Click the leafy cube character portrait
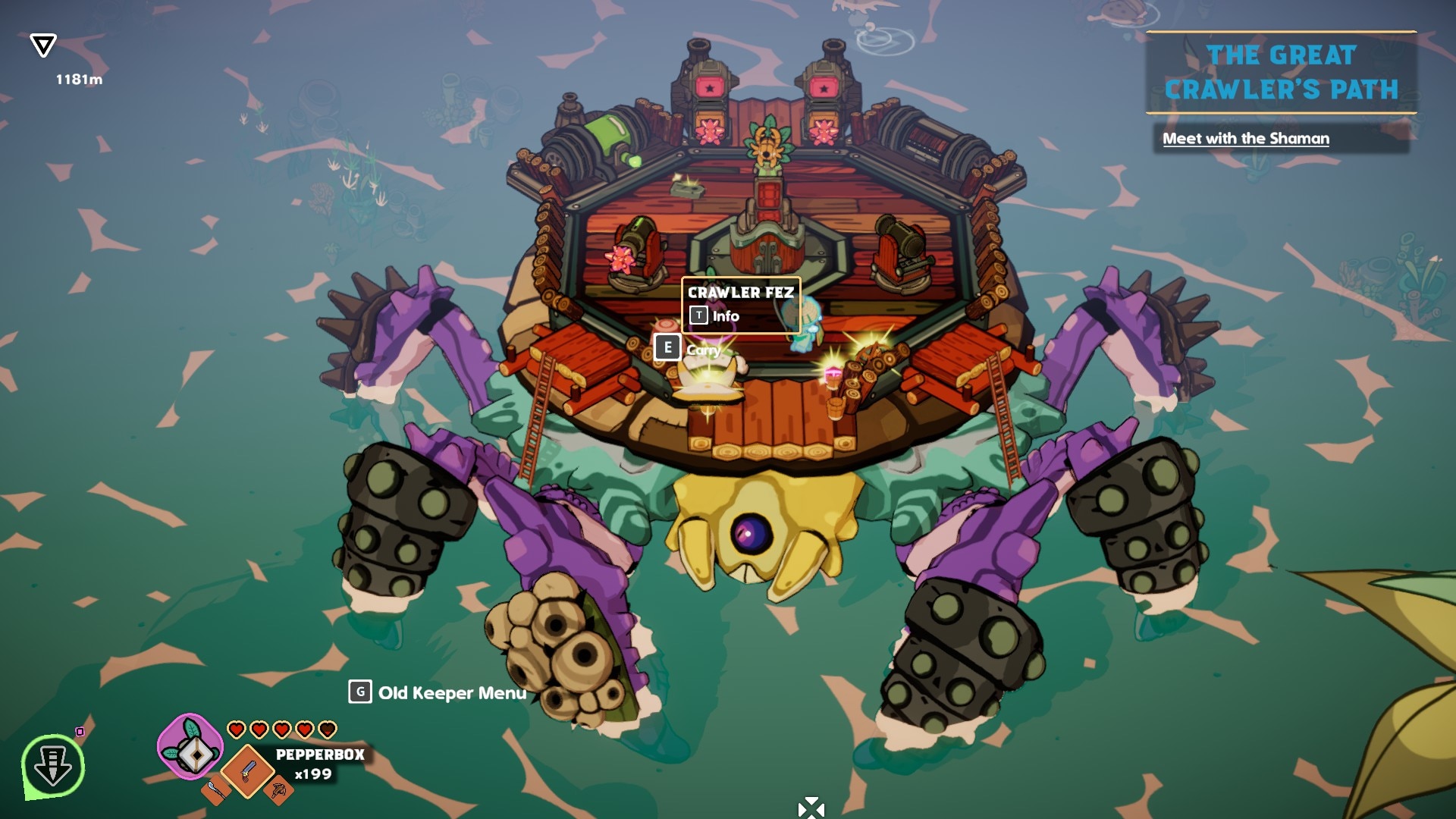1456x819 pixels. point(190,747)
